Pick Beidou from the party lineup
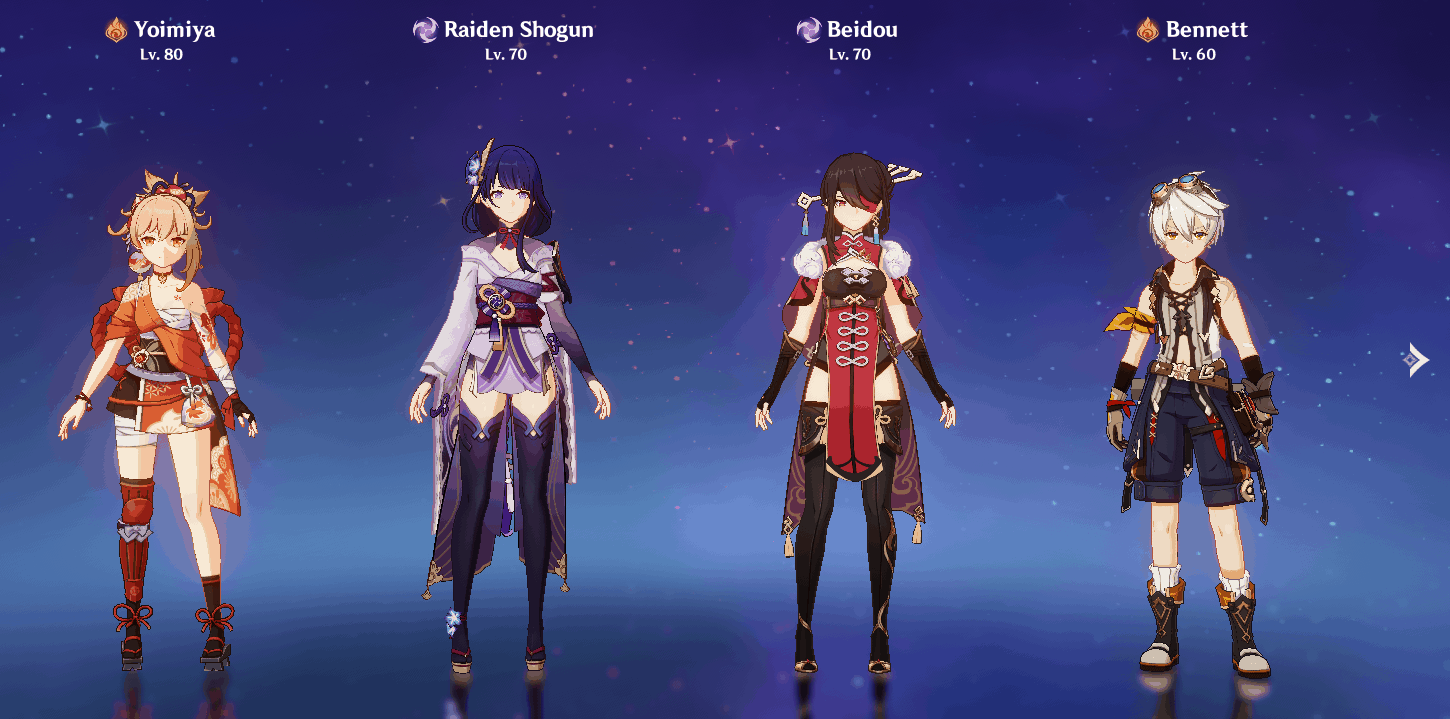The width and height of the screenshot is (1450, 719). coord(853,400)
